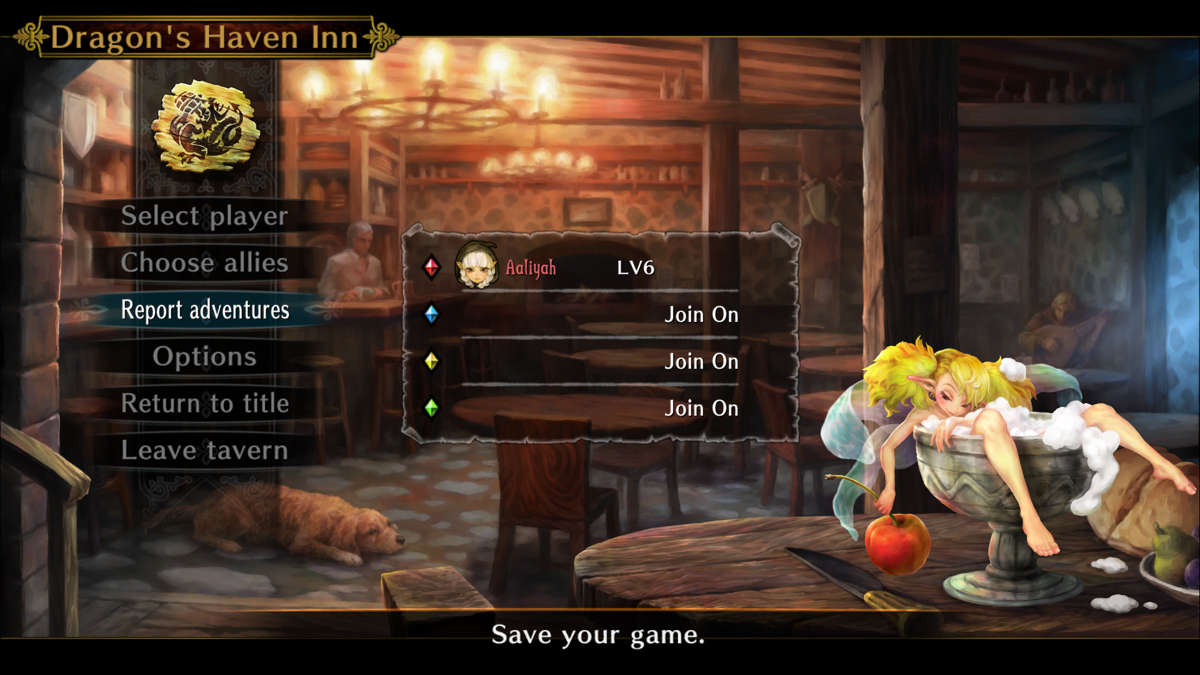
Task: Select Report adventures to save
Action: tap(204, 310)
